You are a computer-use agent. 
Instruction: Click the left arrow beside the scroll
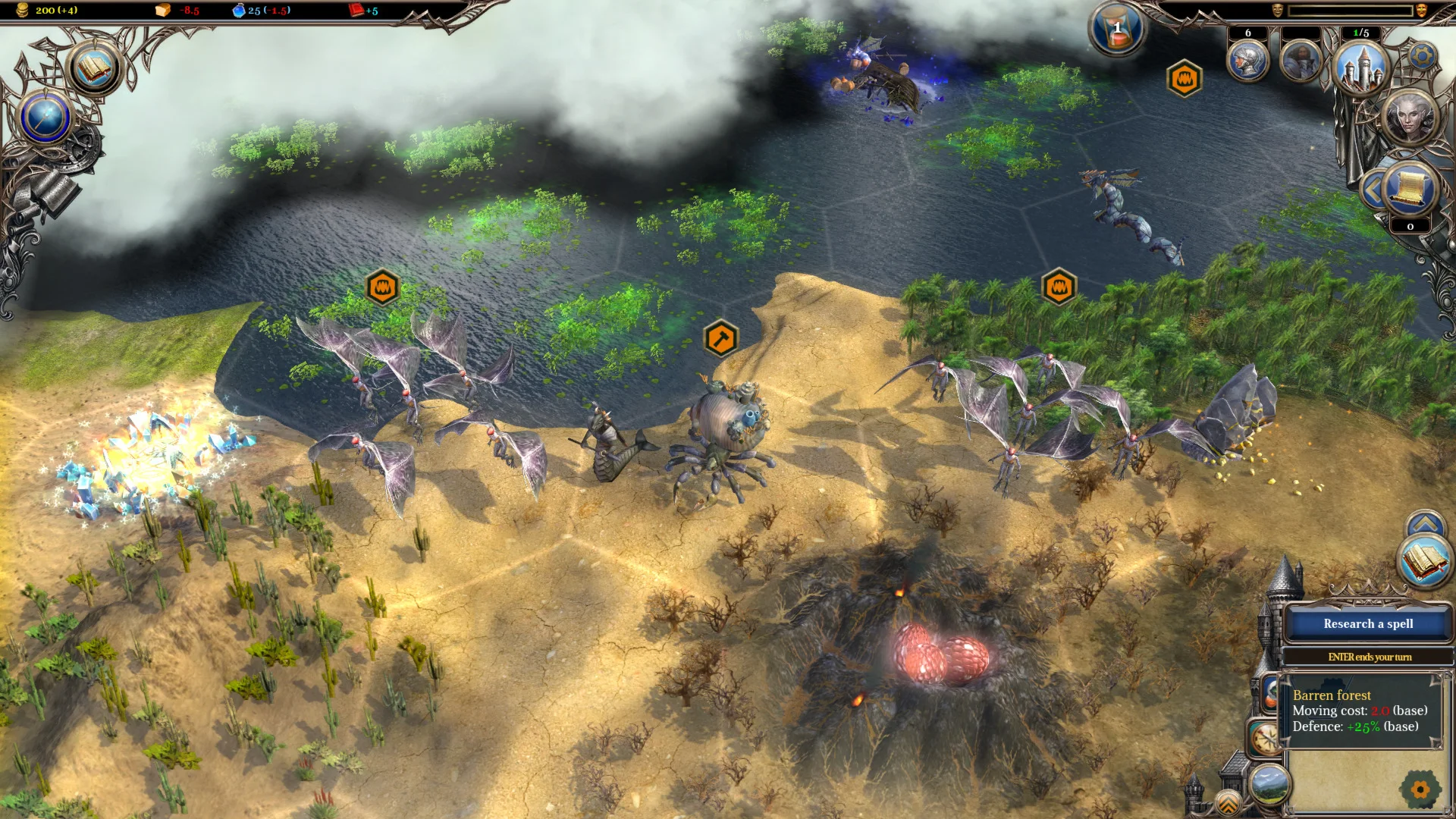point(1371,190)
